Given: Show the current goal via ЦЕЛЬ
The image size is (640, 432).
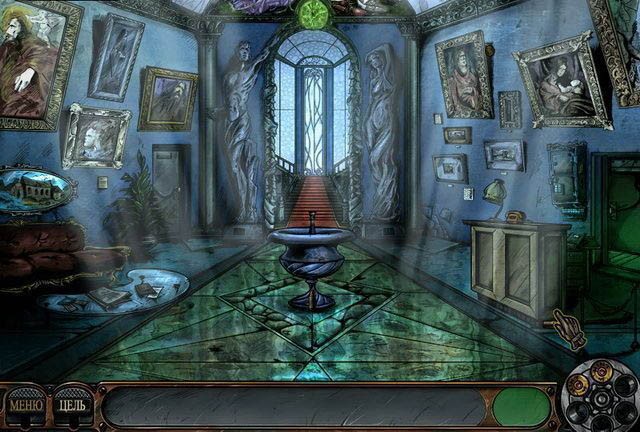Looking at the screenshot, I should coord(72,407).
